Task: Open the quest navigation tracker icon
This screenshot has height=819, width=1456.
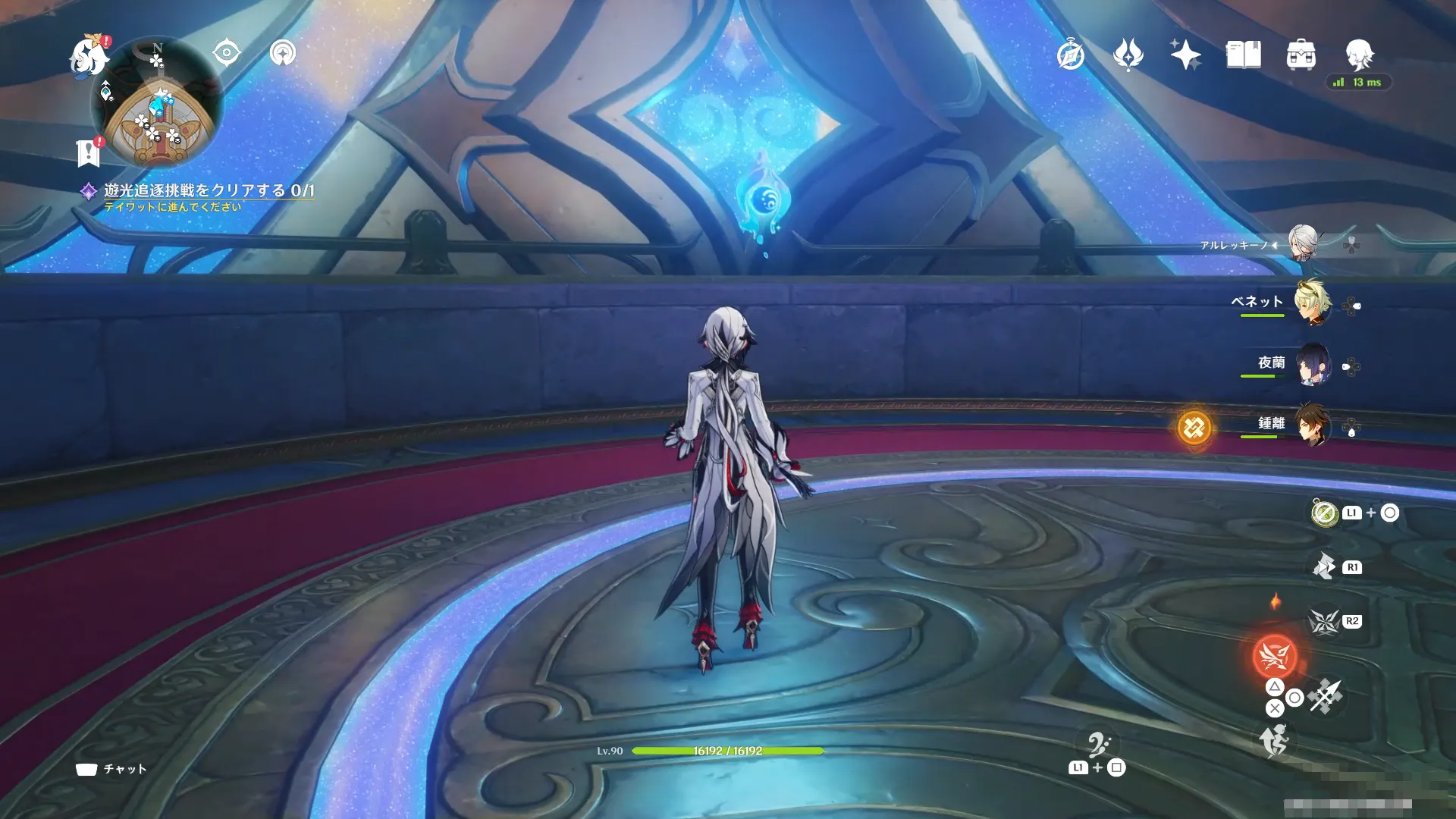Action: pyautogui.click(x=283, y=53)
